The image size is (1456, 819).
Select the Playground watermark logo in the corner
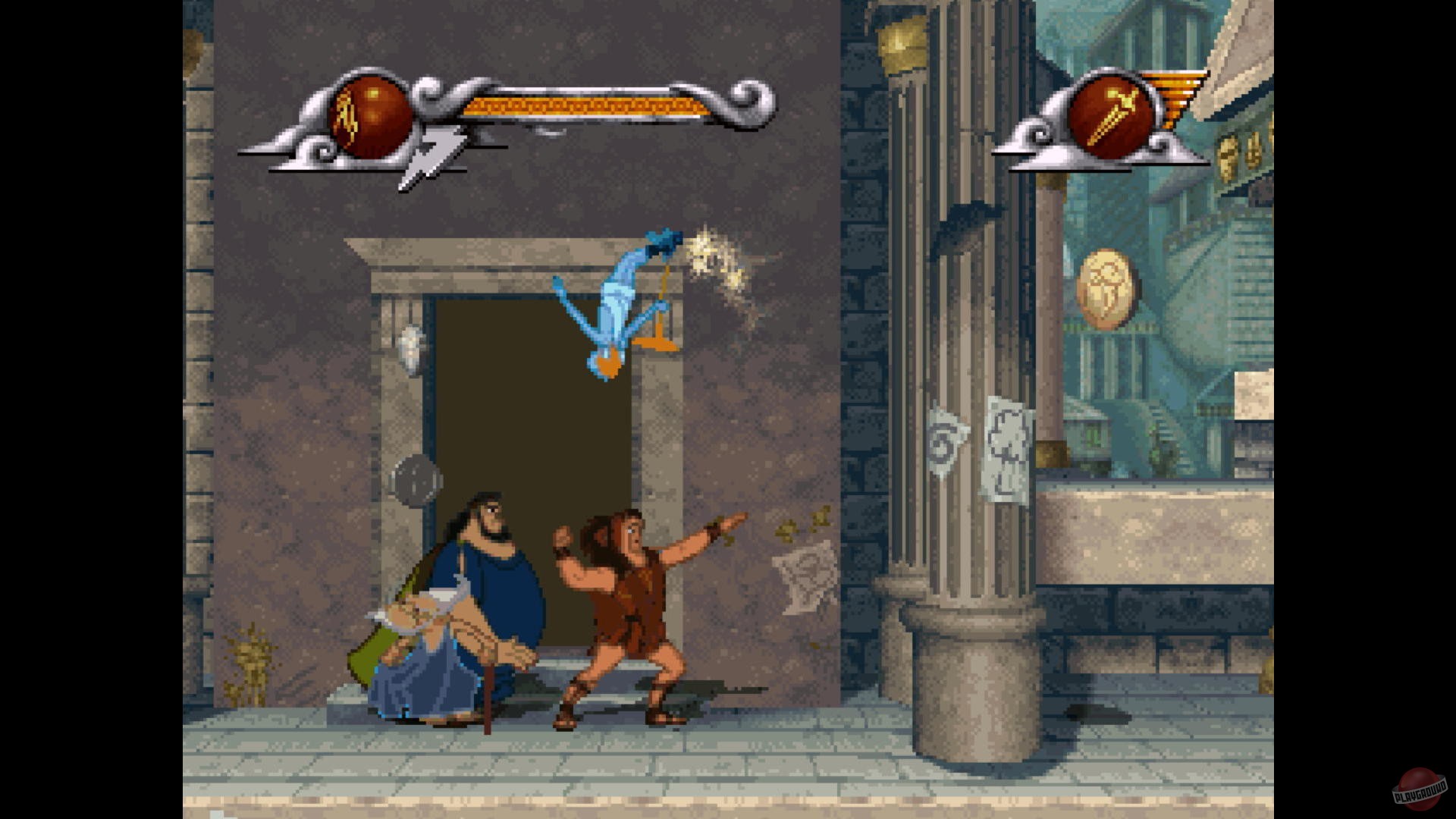coord(1423,787)
